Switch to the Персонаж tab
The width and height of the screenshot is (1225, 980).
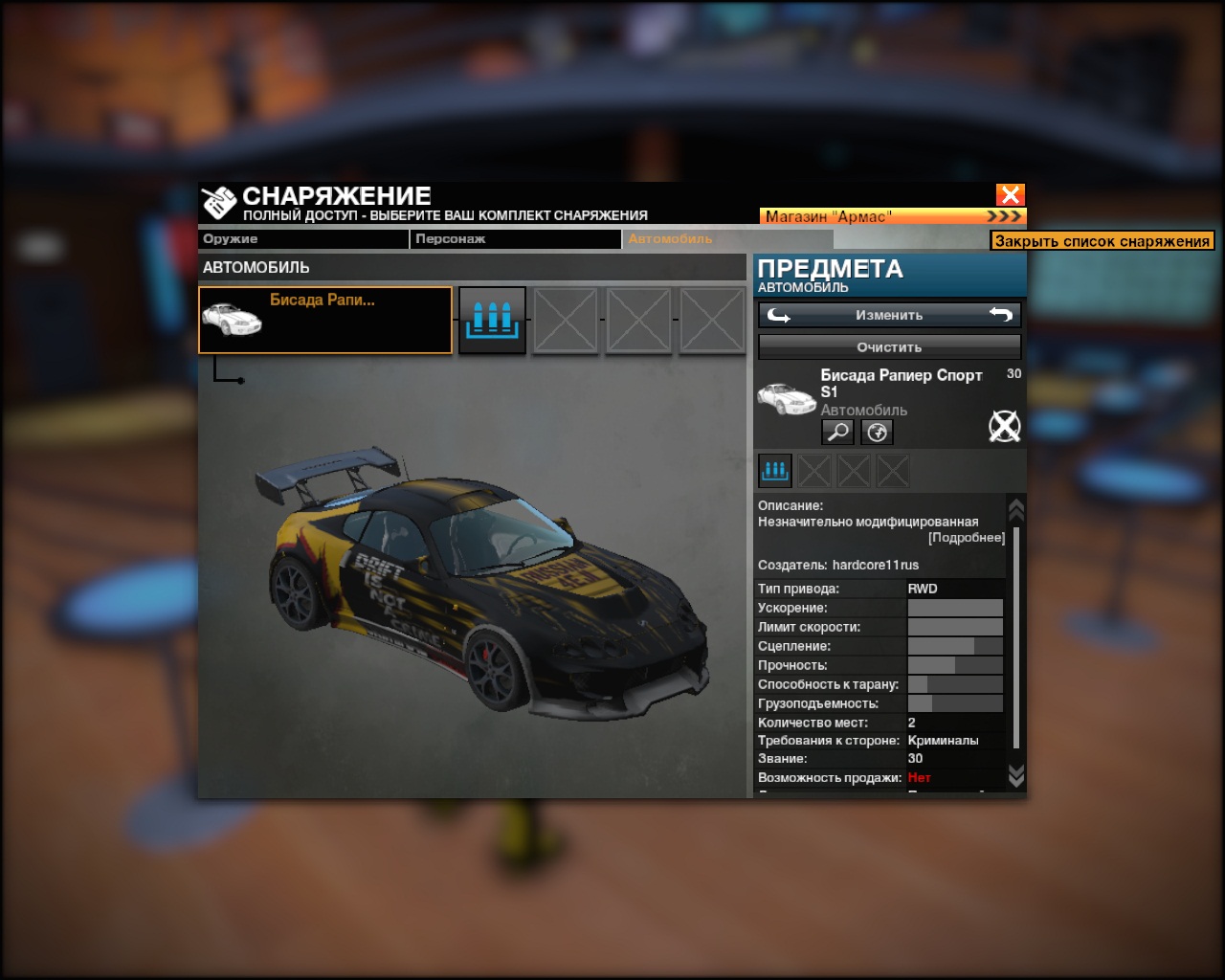point(515,239)
